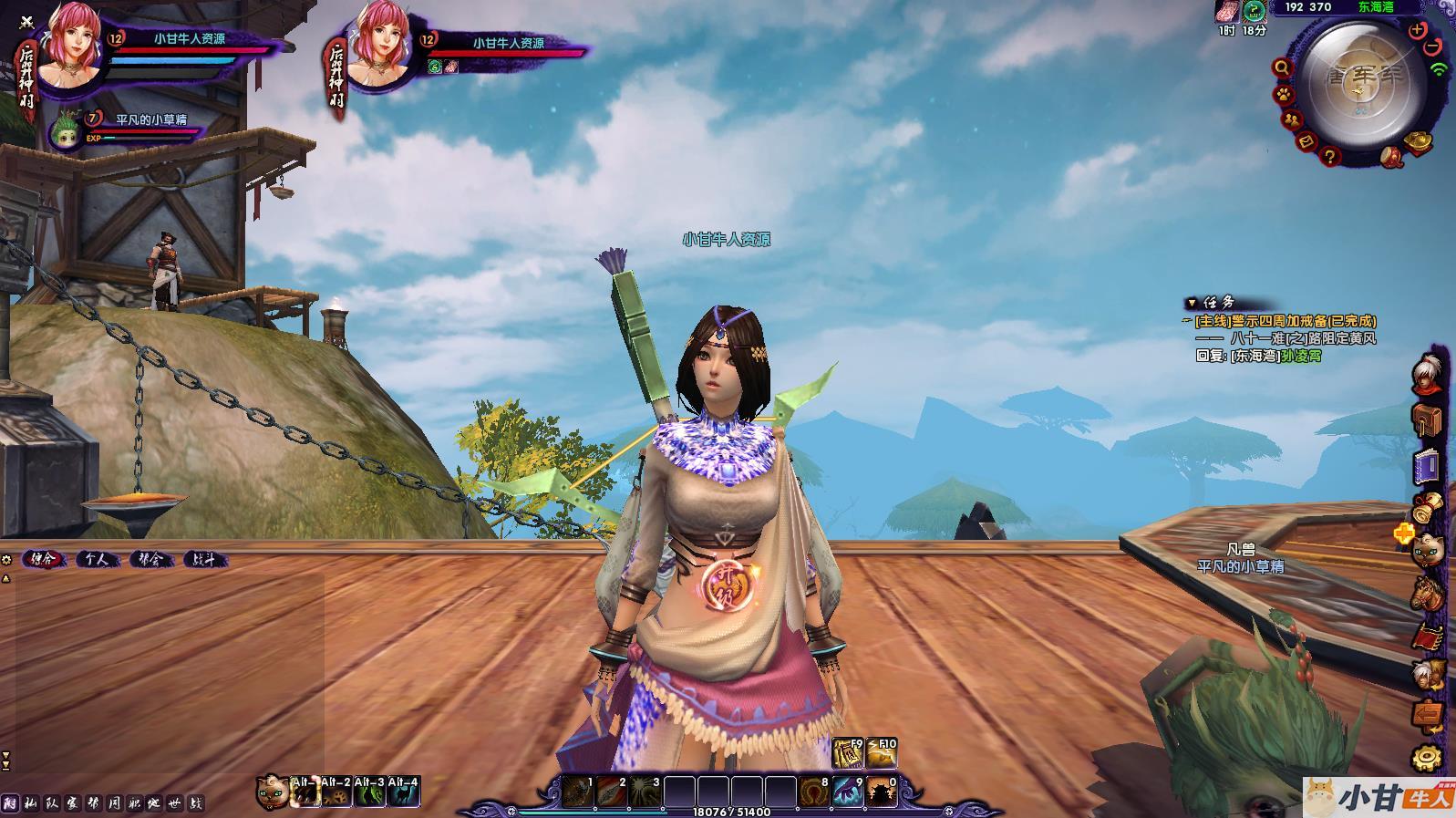
Task: Open the gear settings icon
Action: pos(1427,757)
